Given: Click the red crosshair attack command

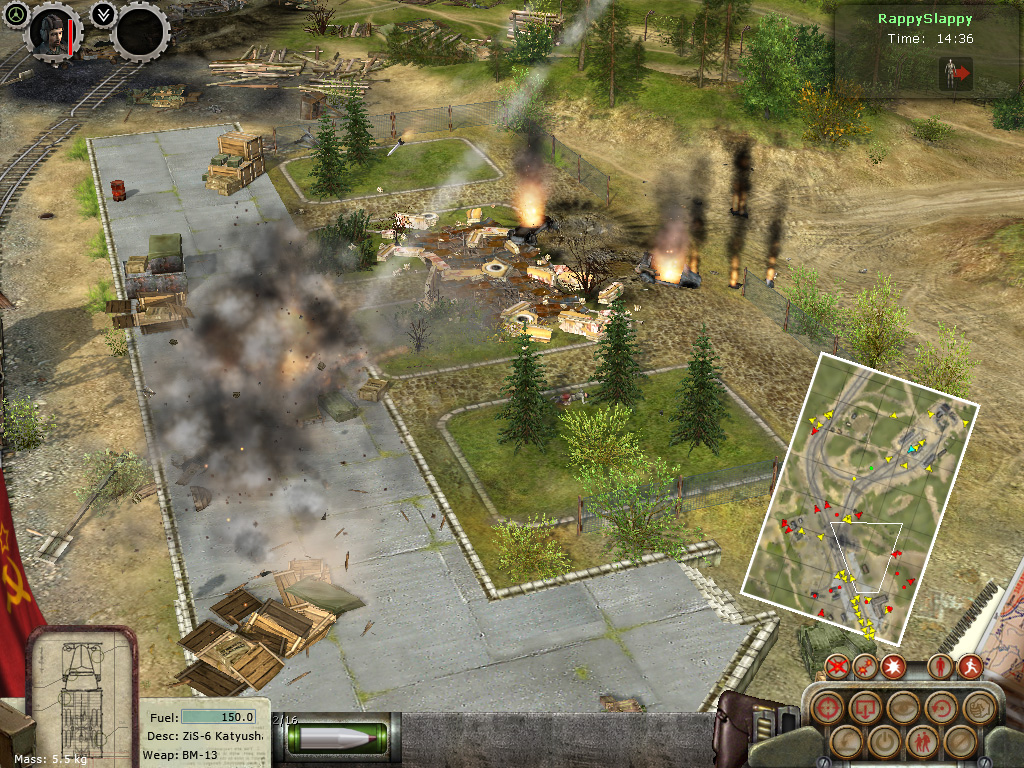Looking at the screenshot, I should pos(827,708).
